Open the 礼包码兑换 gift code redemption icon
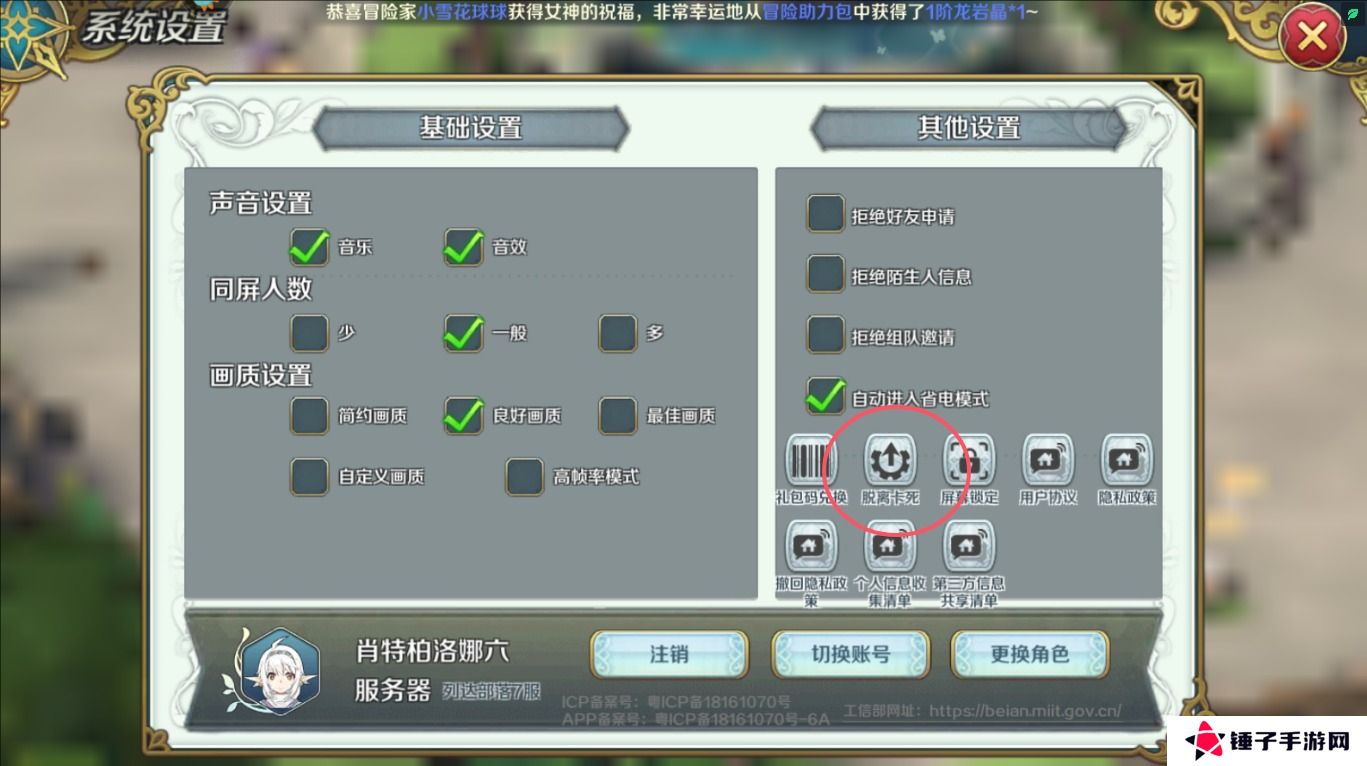Viewport: 1367px width, 766px height. (811, 461)
